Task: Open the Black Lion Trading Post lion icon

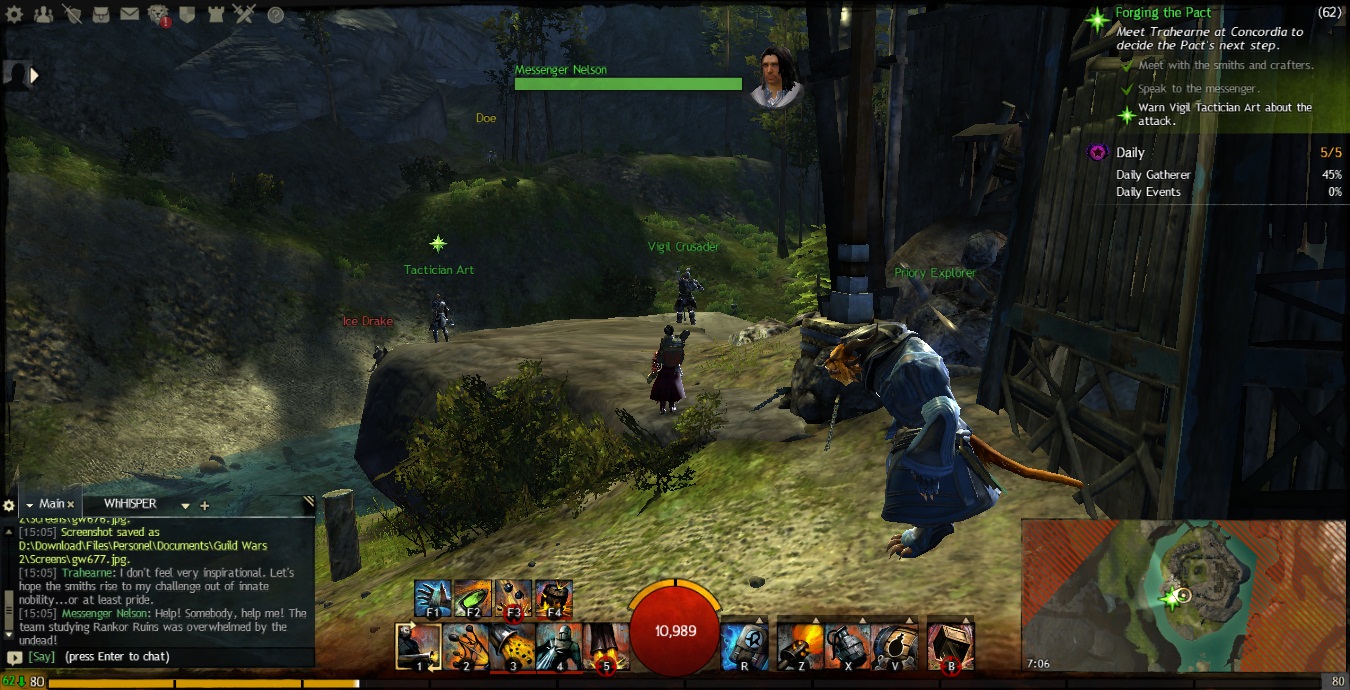Action: (158, 14)
